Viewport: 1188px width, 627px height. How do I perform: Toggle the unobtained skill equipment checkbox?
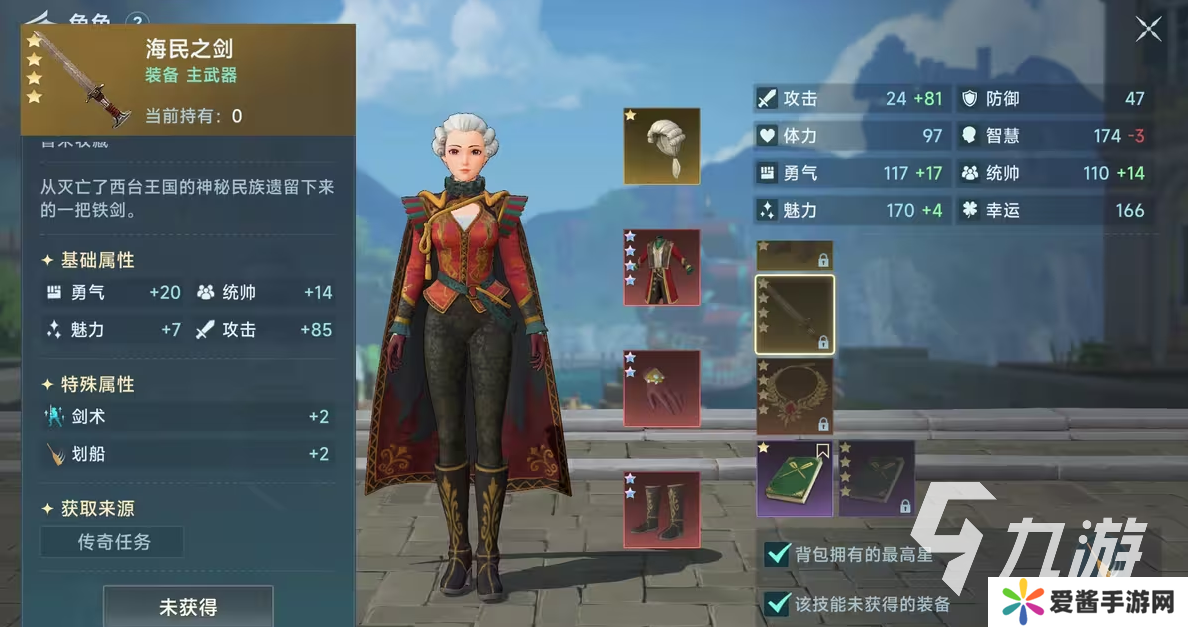pos(777,603)
